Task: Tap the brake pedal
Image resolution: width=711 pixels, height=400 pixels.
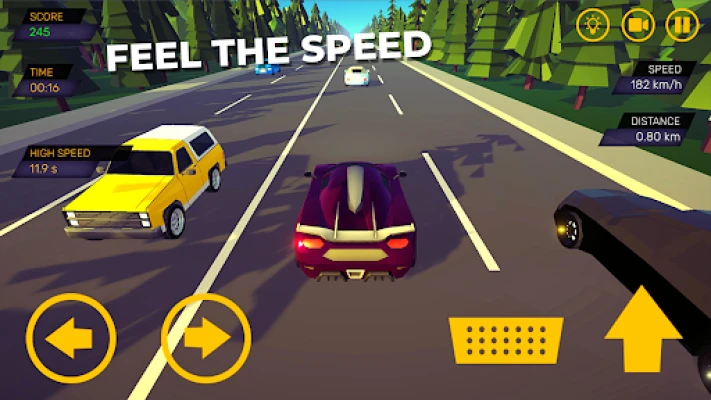Action: (x=505, y=340)
